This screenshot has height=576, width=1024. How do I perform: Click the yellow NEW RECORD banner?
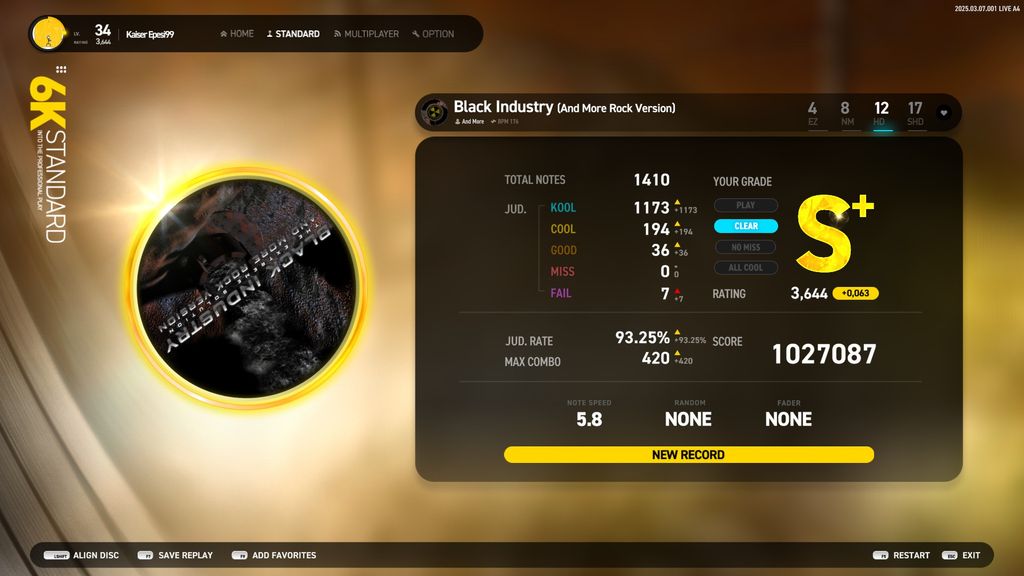pos(688,455)
